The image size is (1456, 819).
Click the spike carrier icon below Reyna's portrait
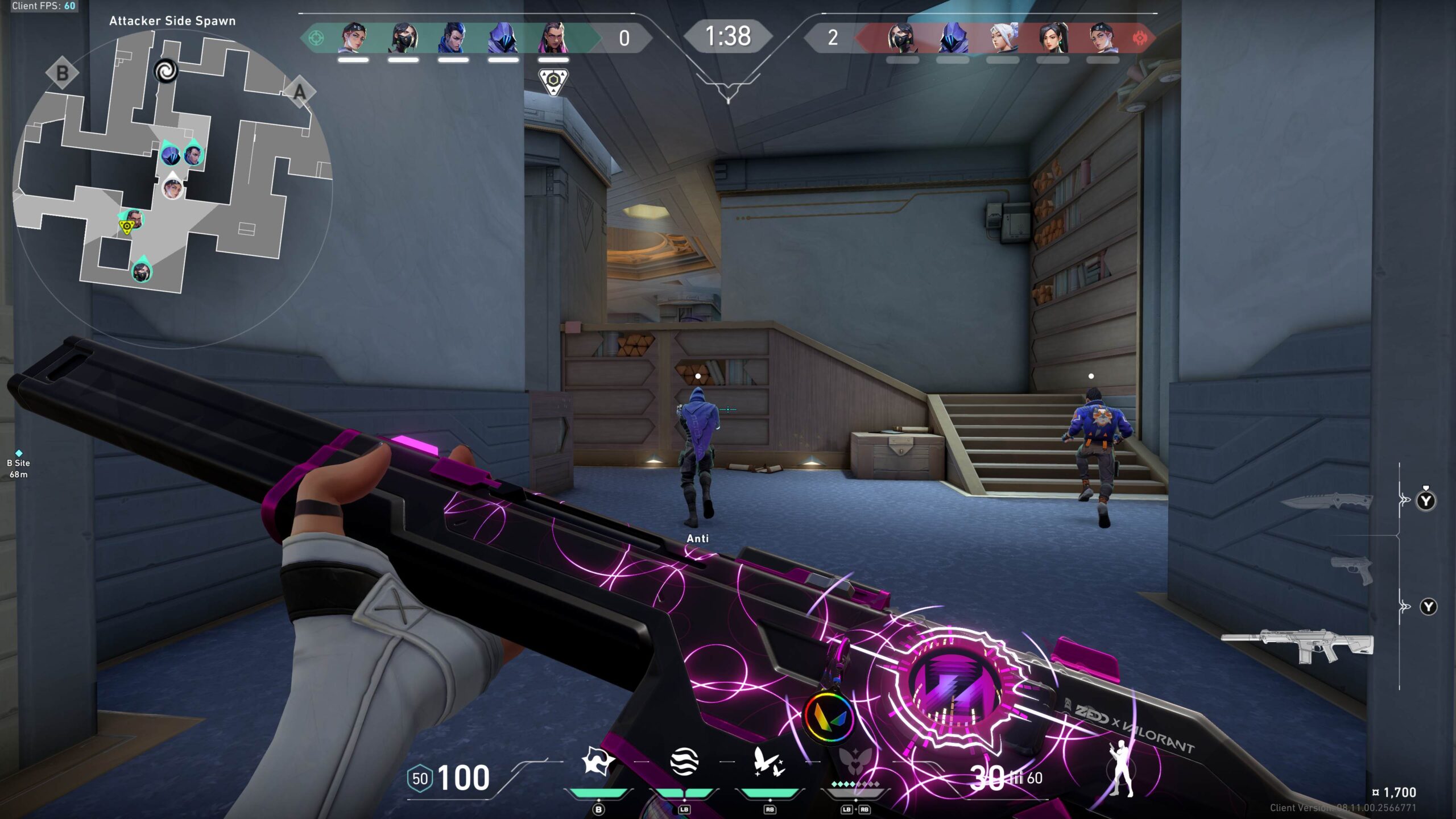click(553, 81)
